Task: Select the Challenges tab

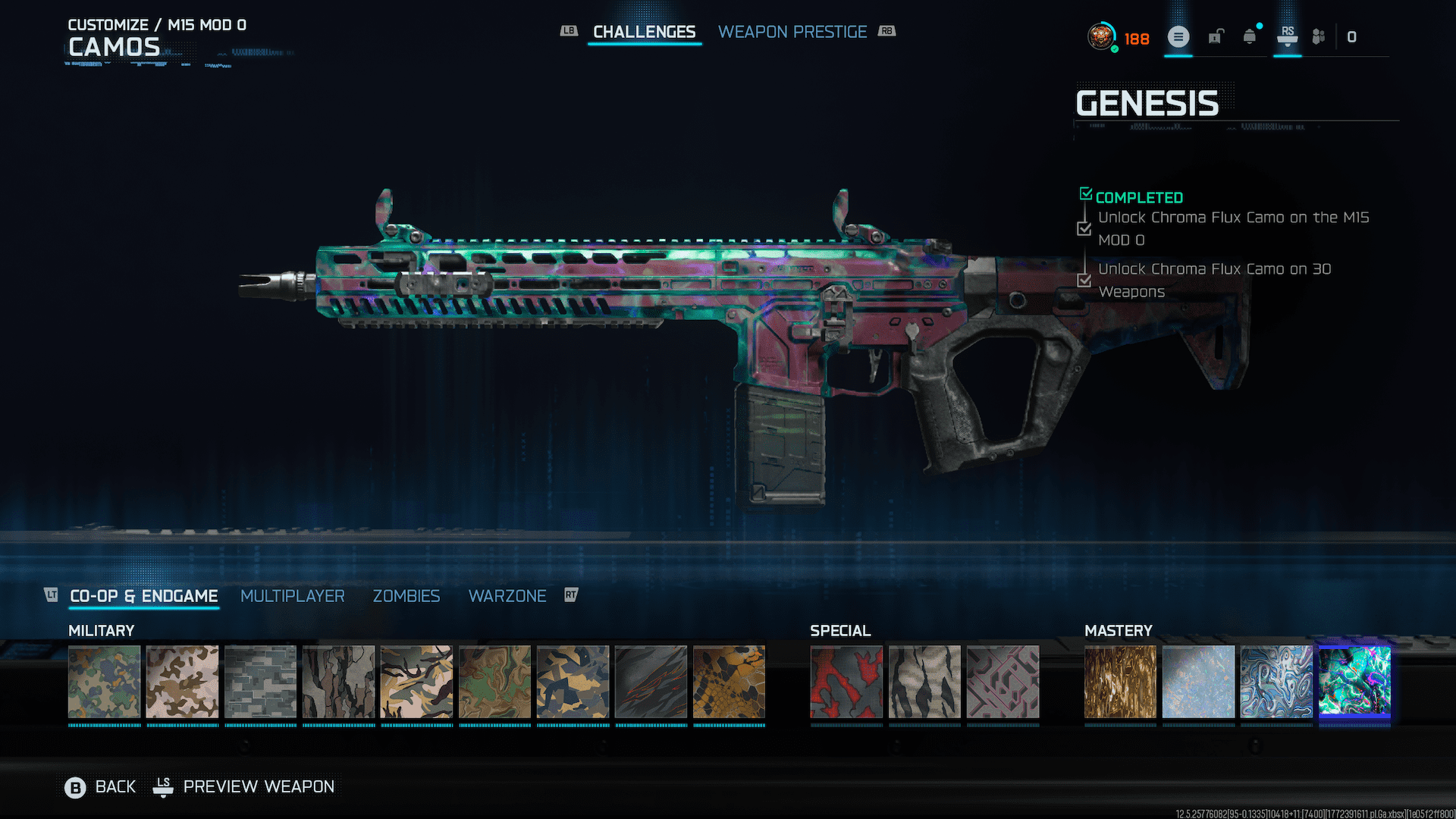Action: 644,32
